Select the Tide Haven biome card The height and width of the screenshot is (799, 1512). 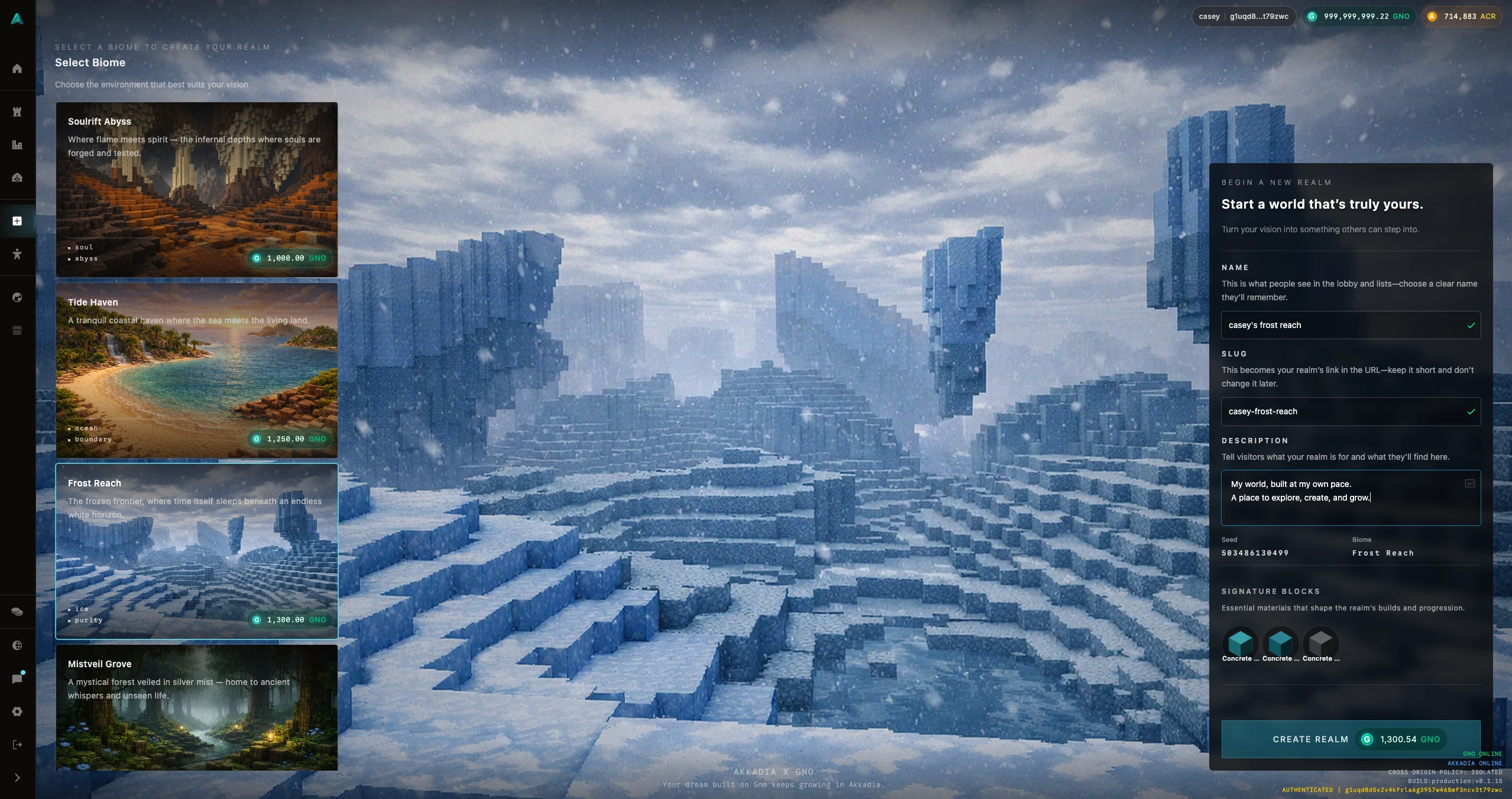196,371
